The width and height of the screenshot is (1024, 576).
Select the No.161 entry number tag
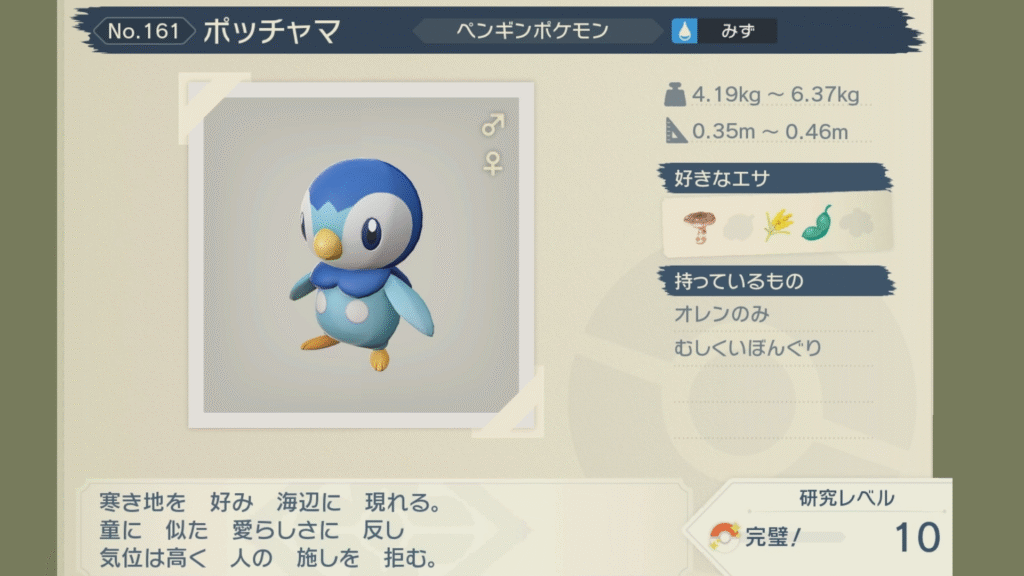coord(144,31)
